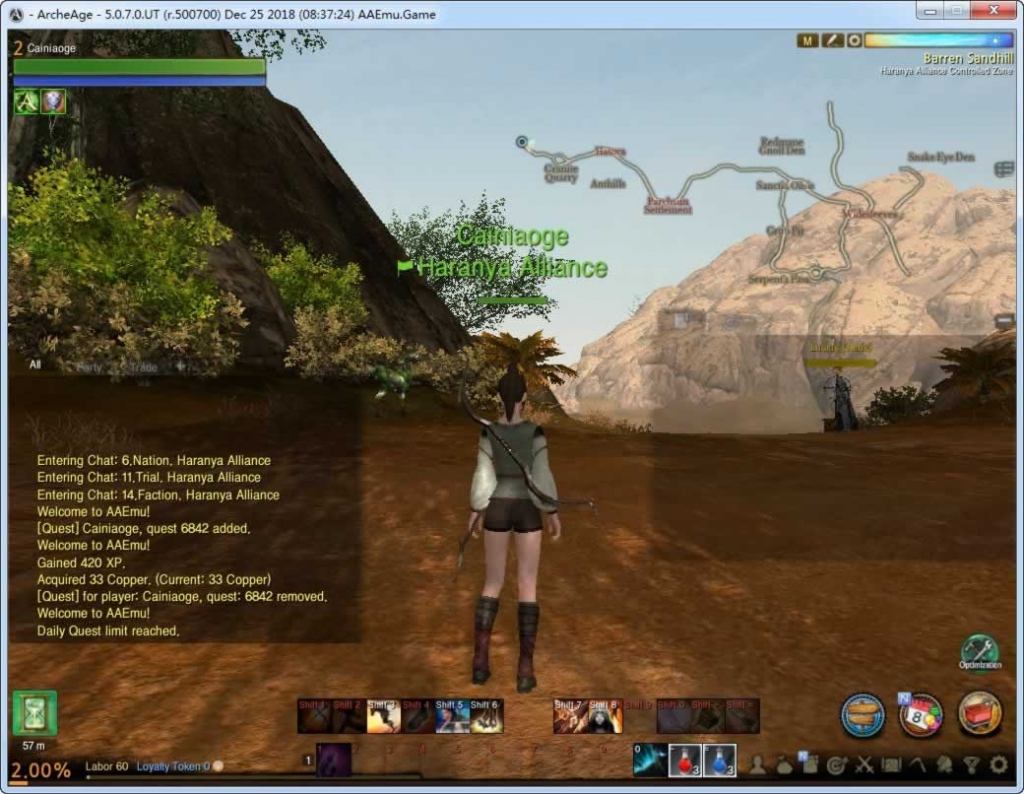
Task: Use the blue mana potion slot
Action: (x=720, y=760)
